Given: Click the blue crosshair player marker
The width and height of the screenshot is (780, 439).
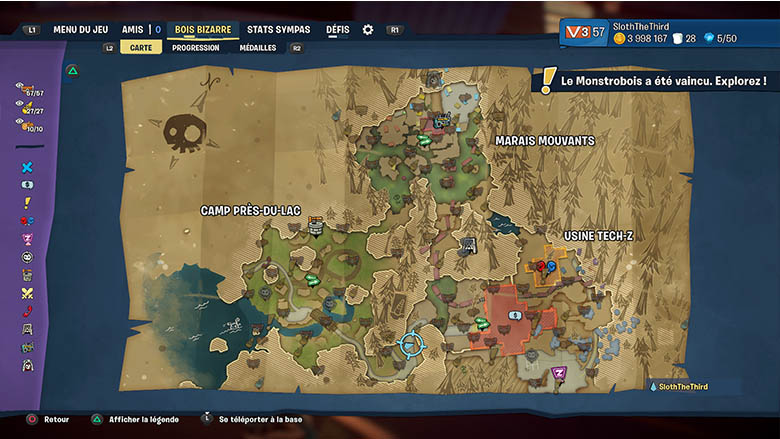Looking at the screenshot, I should tap(410, 345).
